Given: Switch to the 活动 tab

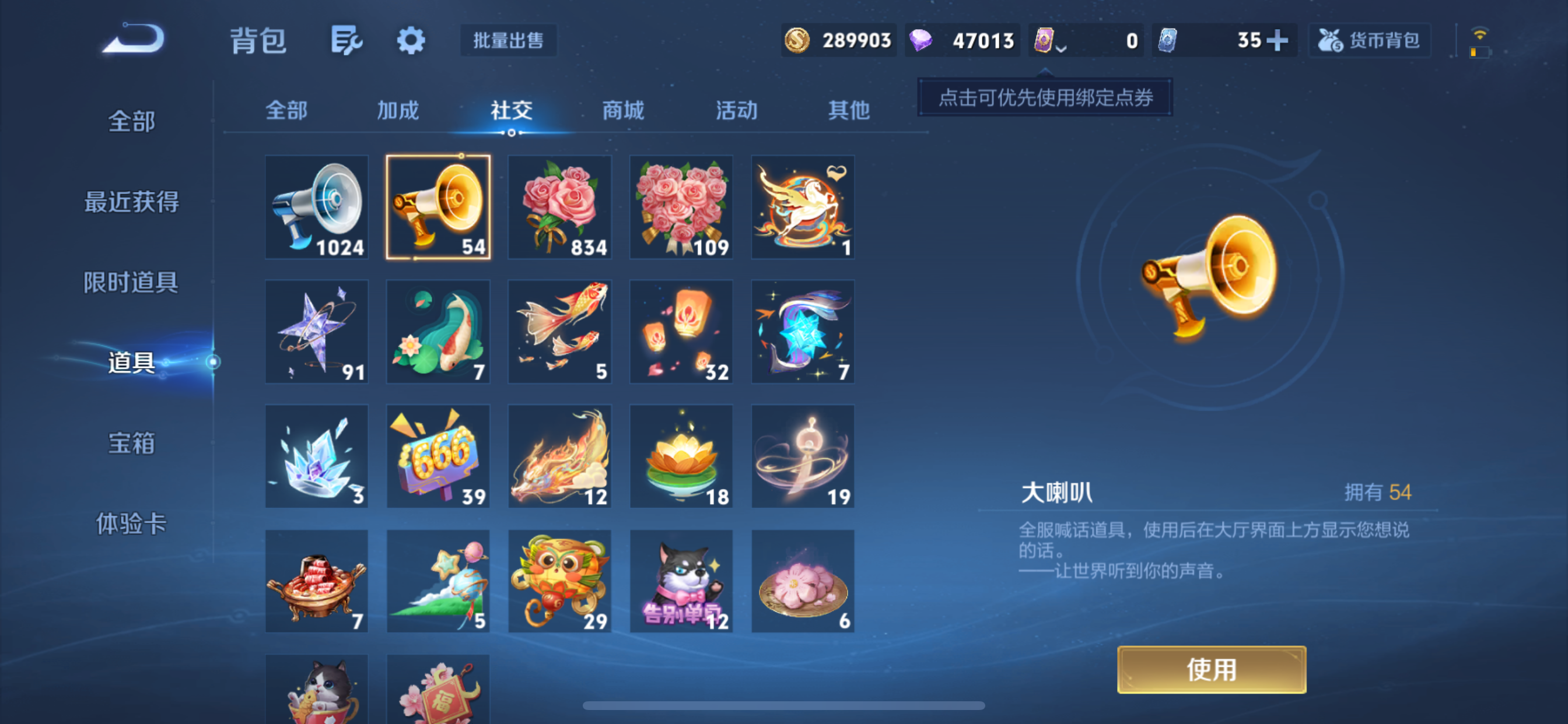Looking at the screenshot, I should pyautogui.click(x=737, y=111).
